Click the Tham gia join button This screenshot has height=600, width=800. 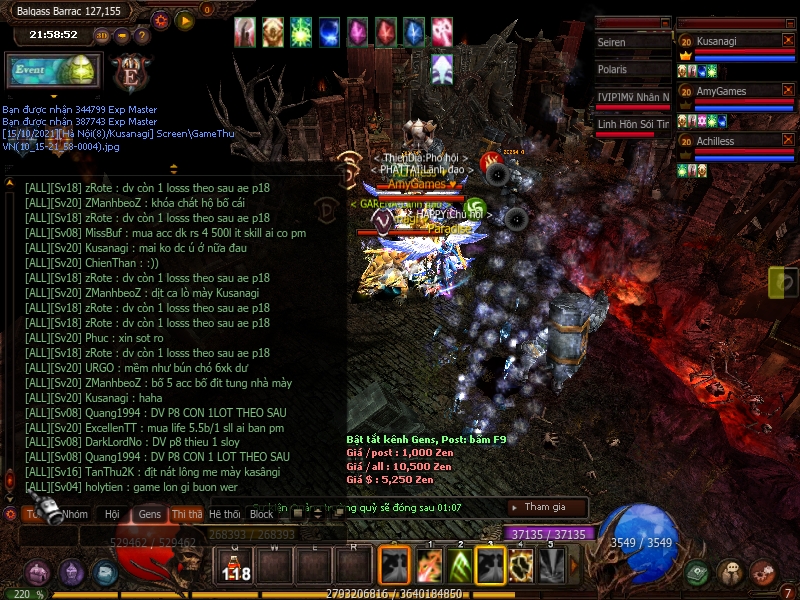pos(545,507)
